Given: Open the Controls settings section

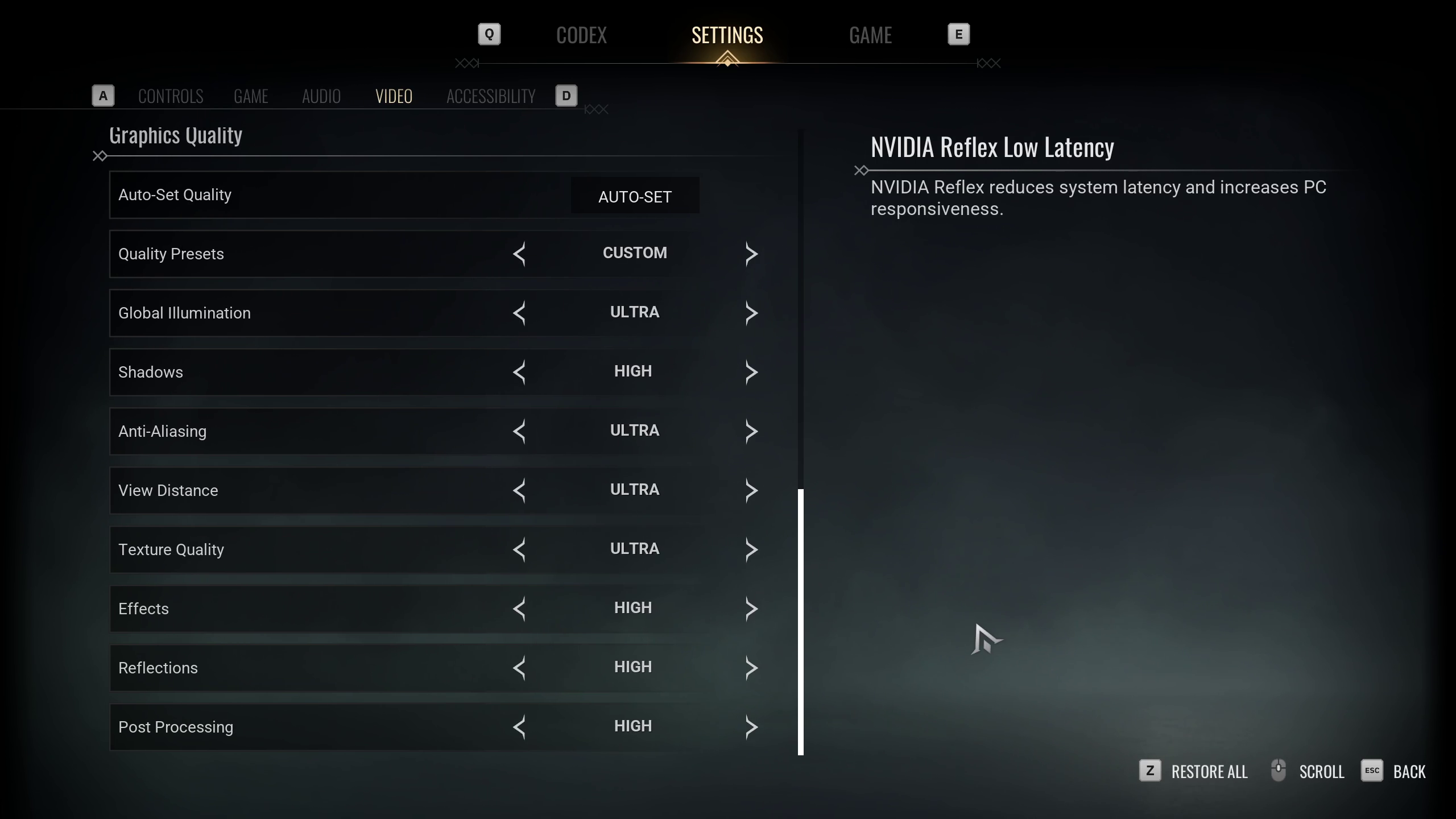Looking at the screenshot, I should tap(171, 96).
